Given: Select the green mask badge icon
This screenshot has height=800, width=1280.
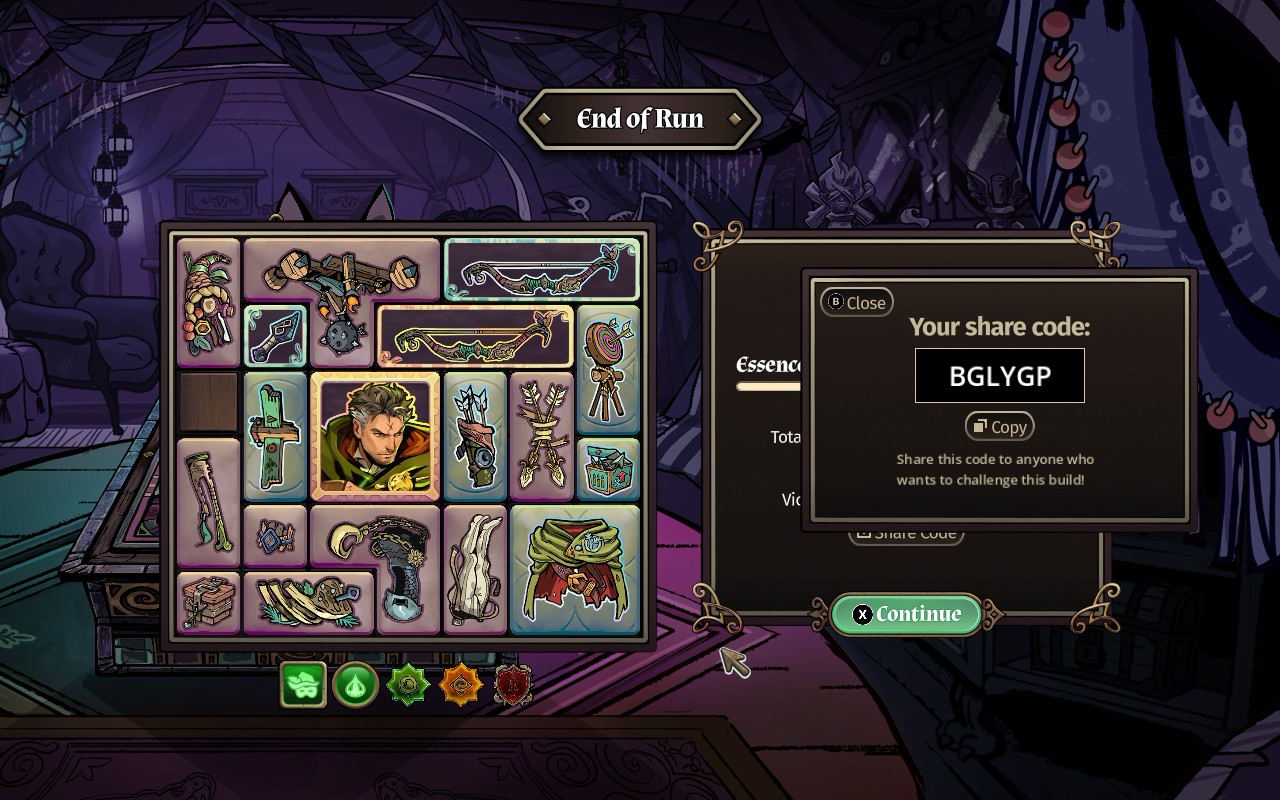Looking at the screenshot, I should 303,685.
